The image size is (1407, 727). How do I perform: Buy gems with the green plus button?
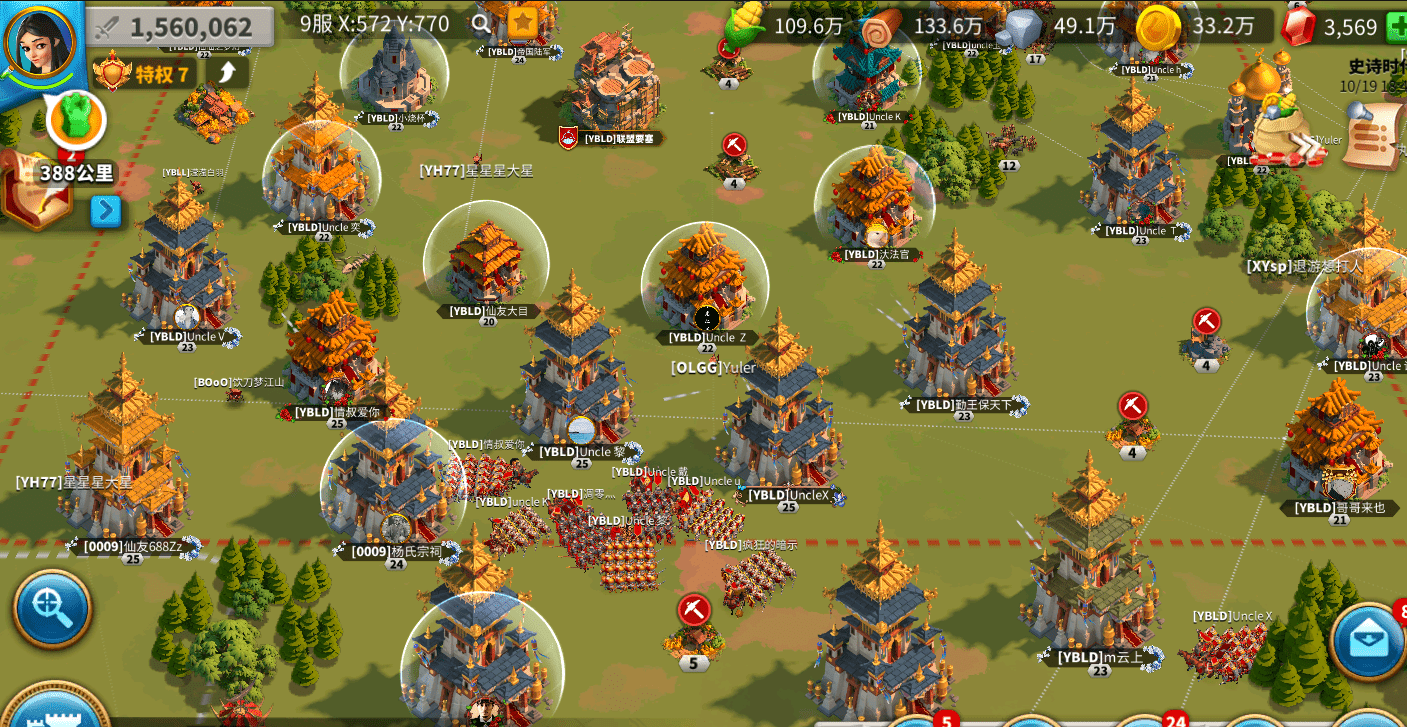point(1396,28)
